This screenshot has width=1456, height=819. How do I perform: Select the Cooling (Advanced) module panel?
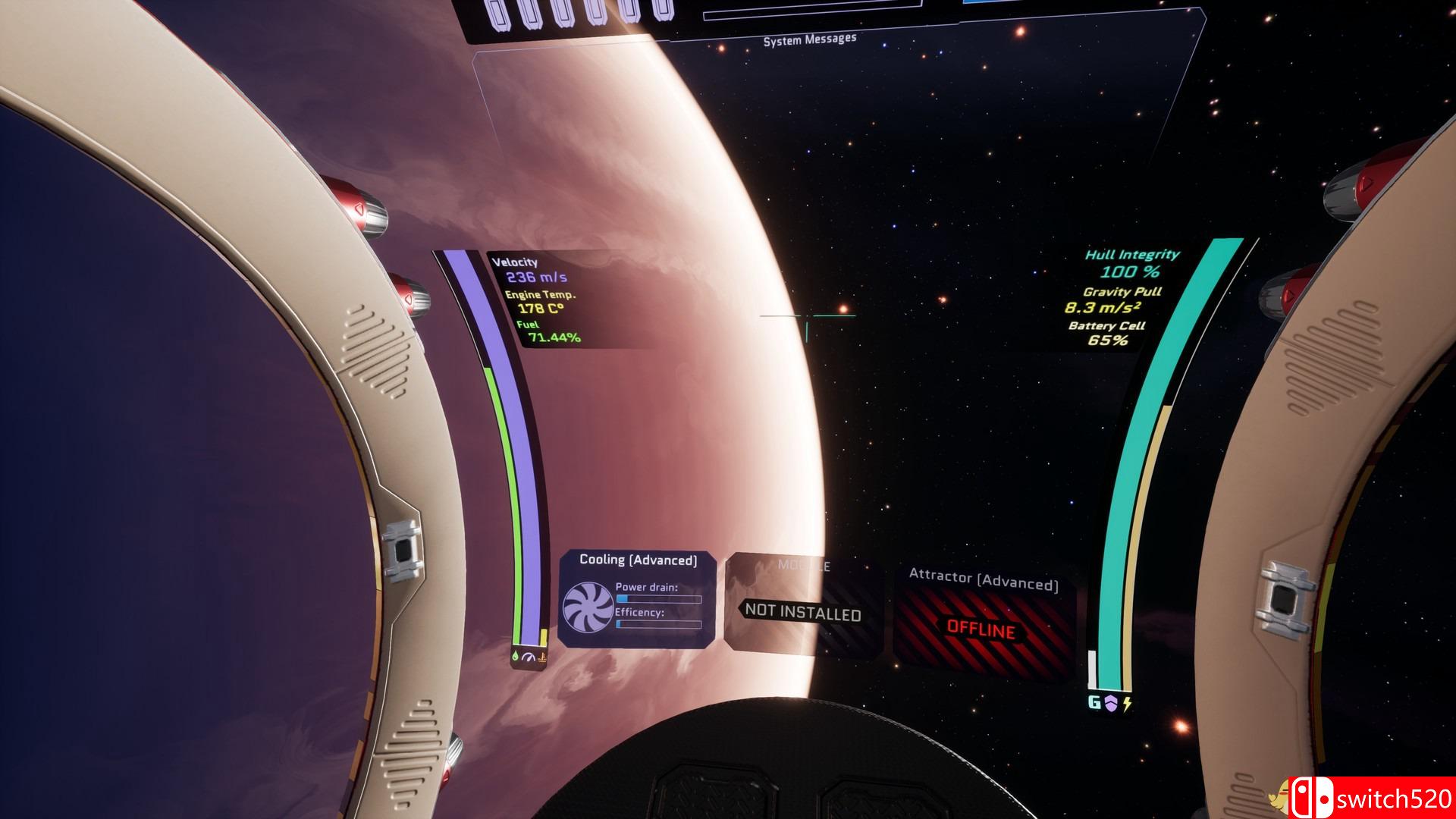click(x=637, y=599)
